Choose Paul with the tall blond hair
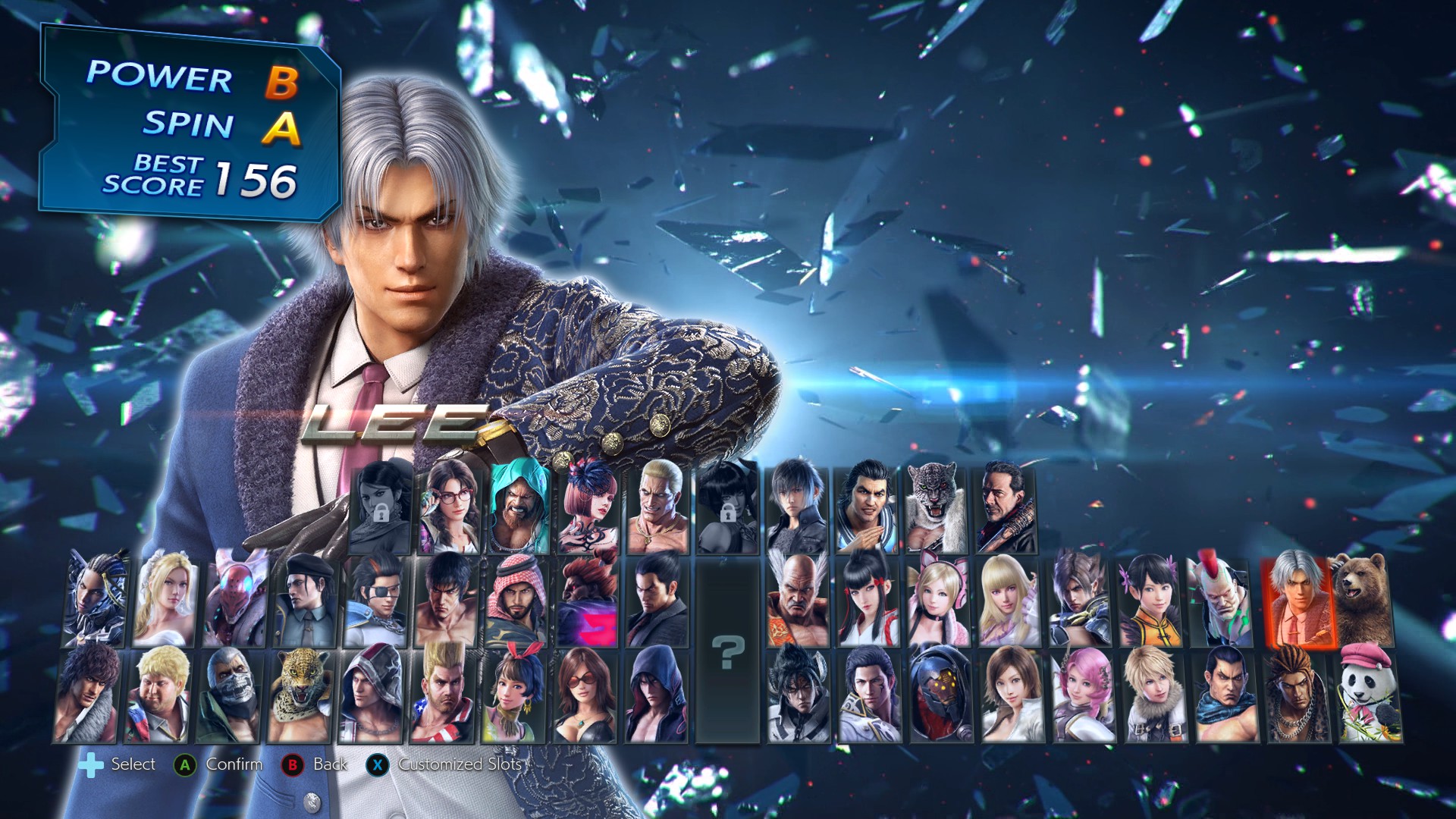The width and height of the screenshot is (1456, 819). point(443,695)
